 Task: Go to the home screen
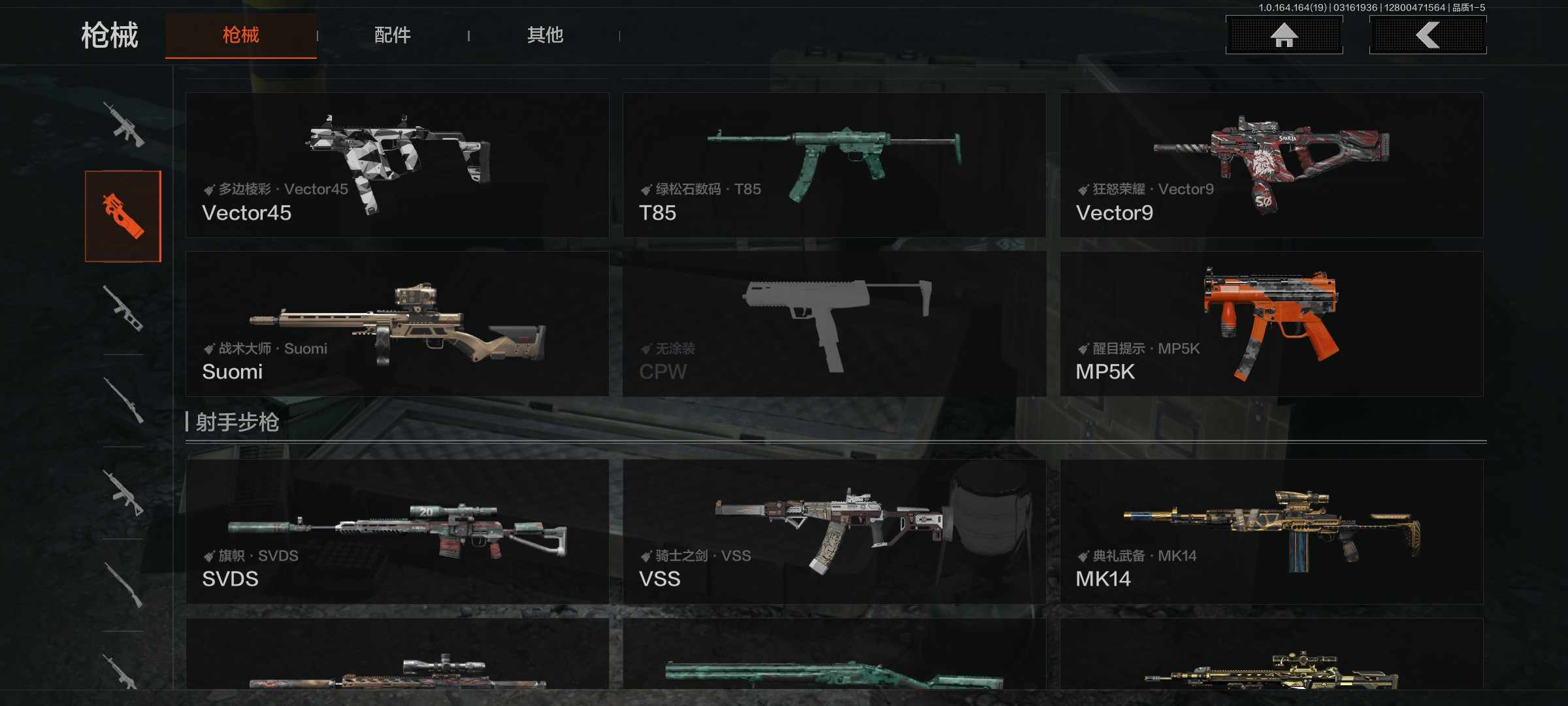(x=1284, y=35)
